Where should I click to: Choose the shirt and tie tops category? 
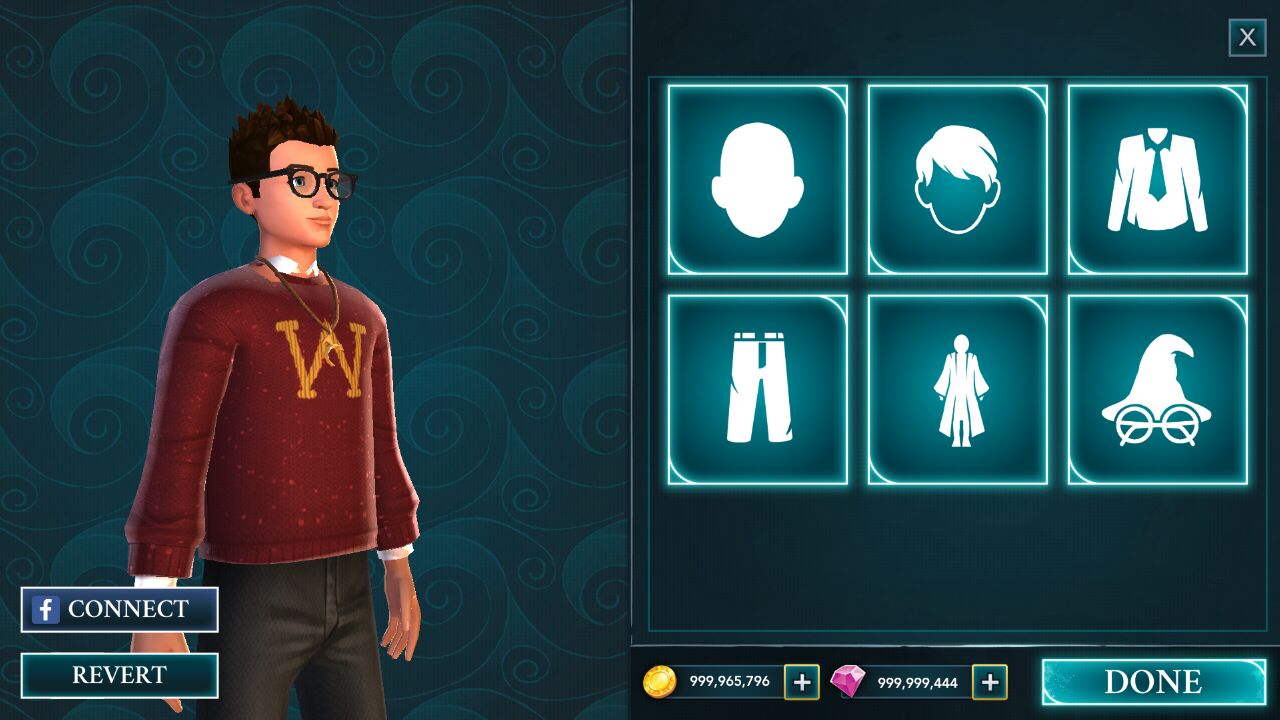coord(1157,180)
